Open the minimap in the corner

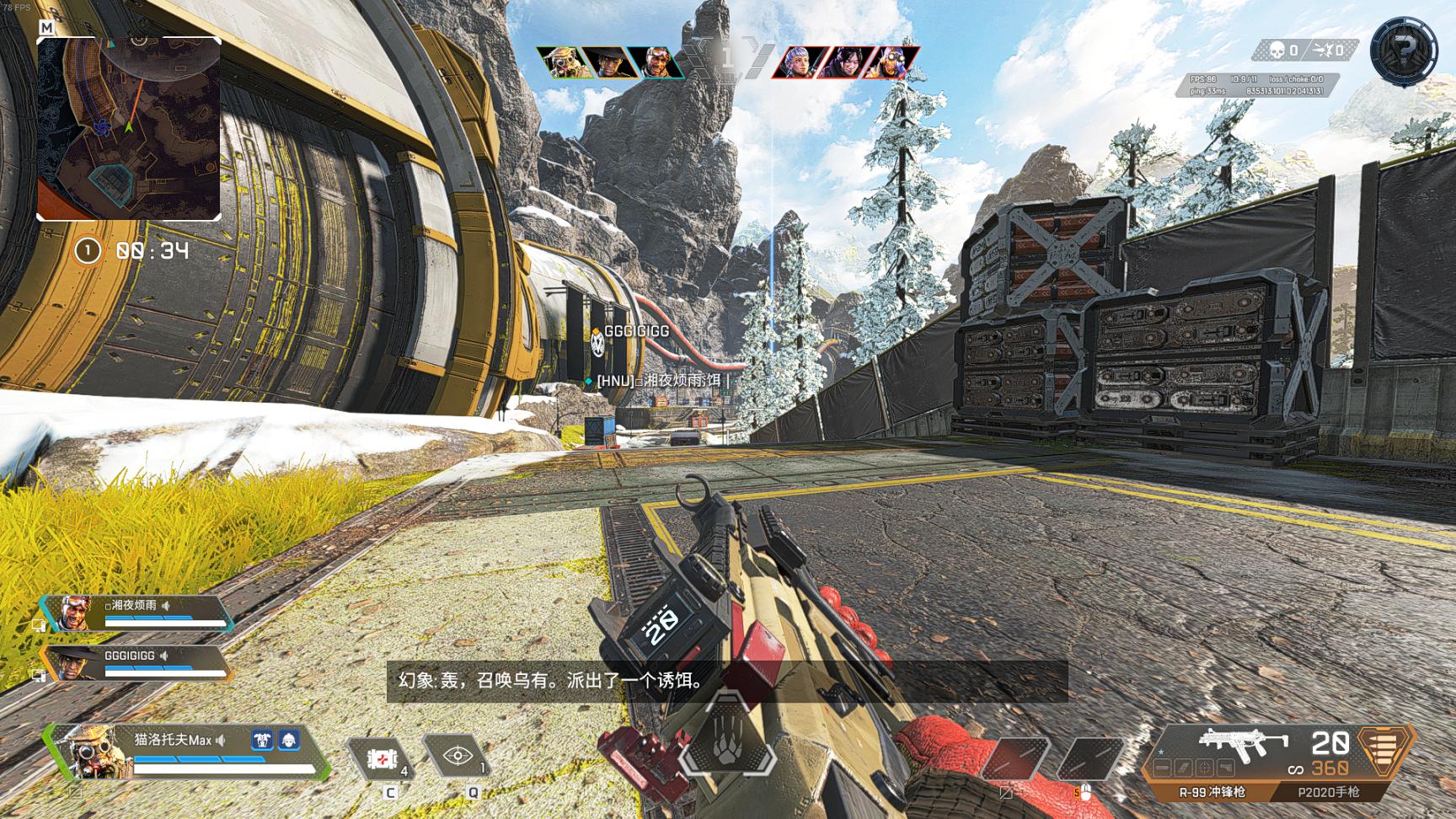point(129,128)
